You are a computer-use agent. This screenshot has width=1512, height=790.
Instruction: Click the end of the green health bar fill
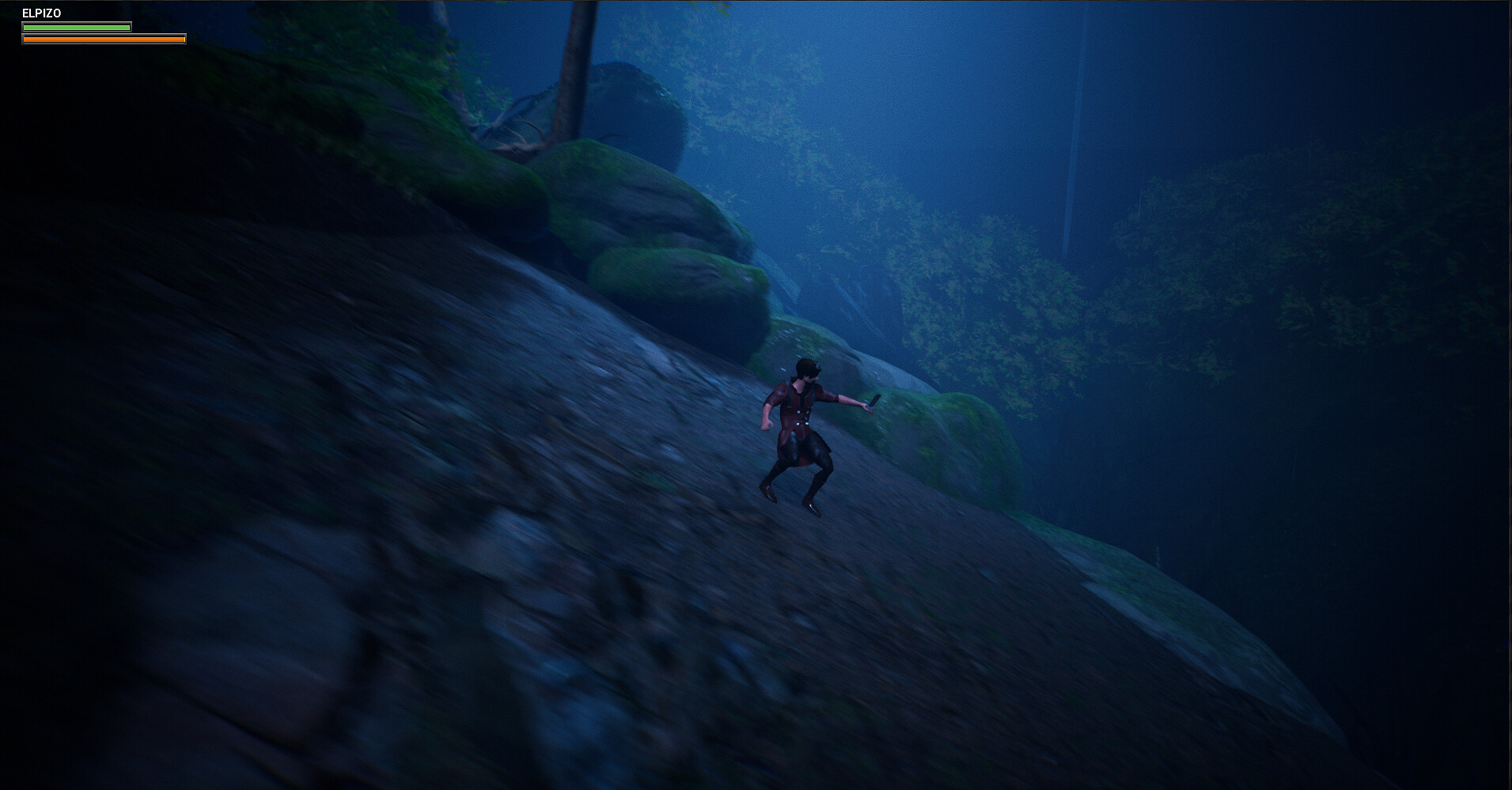tap(127, 27)
